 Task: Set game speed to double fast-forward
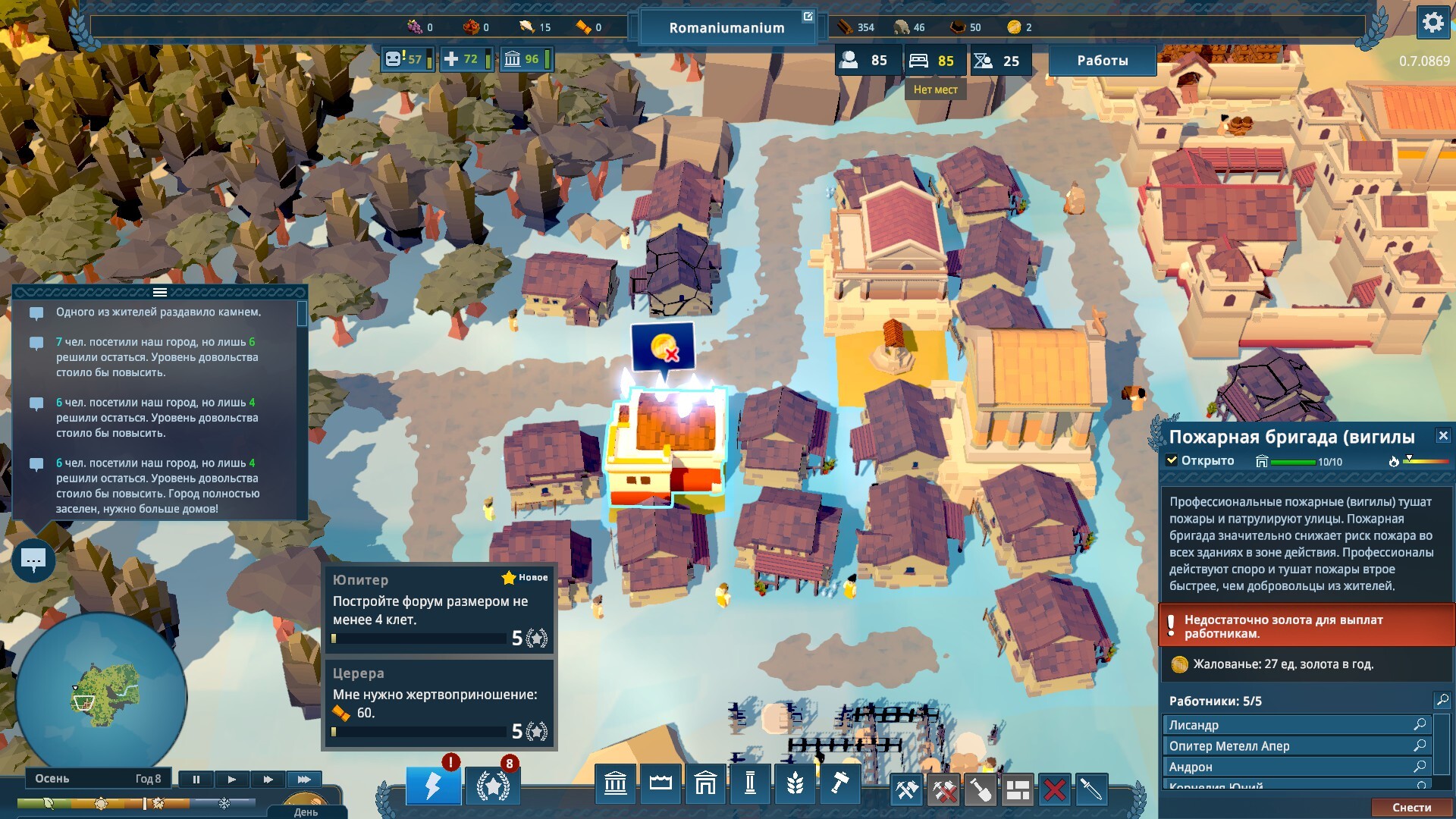tap(268, 779)
